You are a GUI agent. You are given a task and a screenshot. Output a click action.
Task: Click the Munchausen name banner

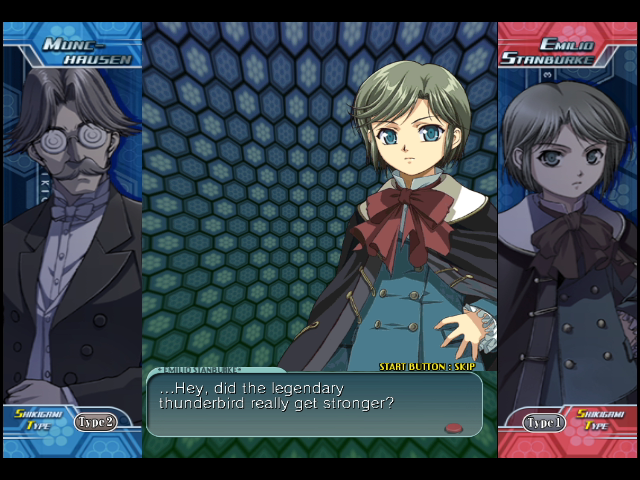(x=88, y=52)
